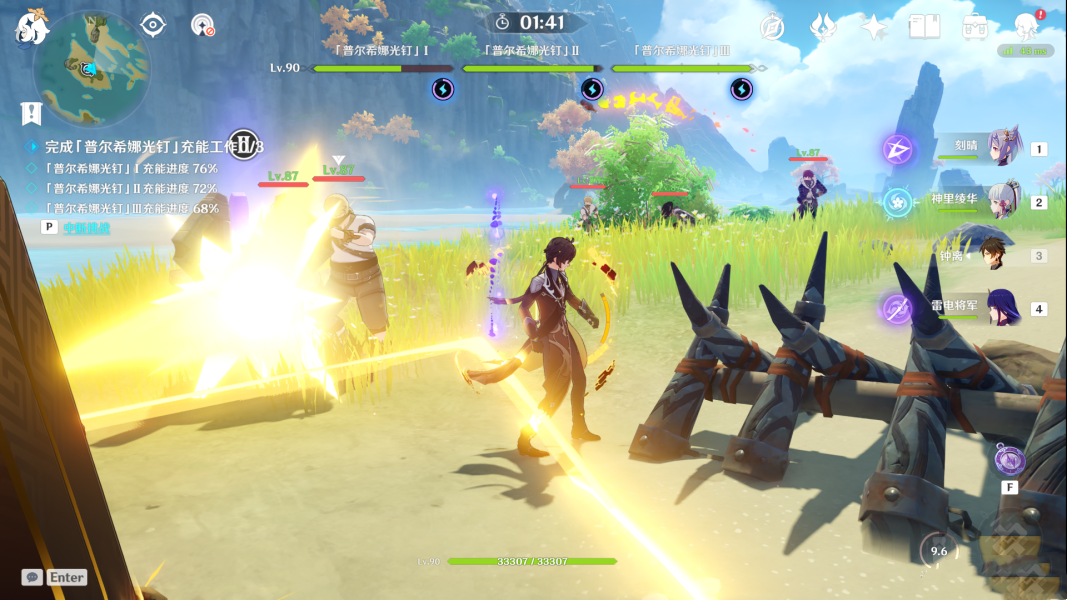1067x600 pixels.
Task: Open the backpack inventory icon
Action: pyautogui.click(x=975, y=27)
